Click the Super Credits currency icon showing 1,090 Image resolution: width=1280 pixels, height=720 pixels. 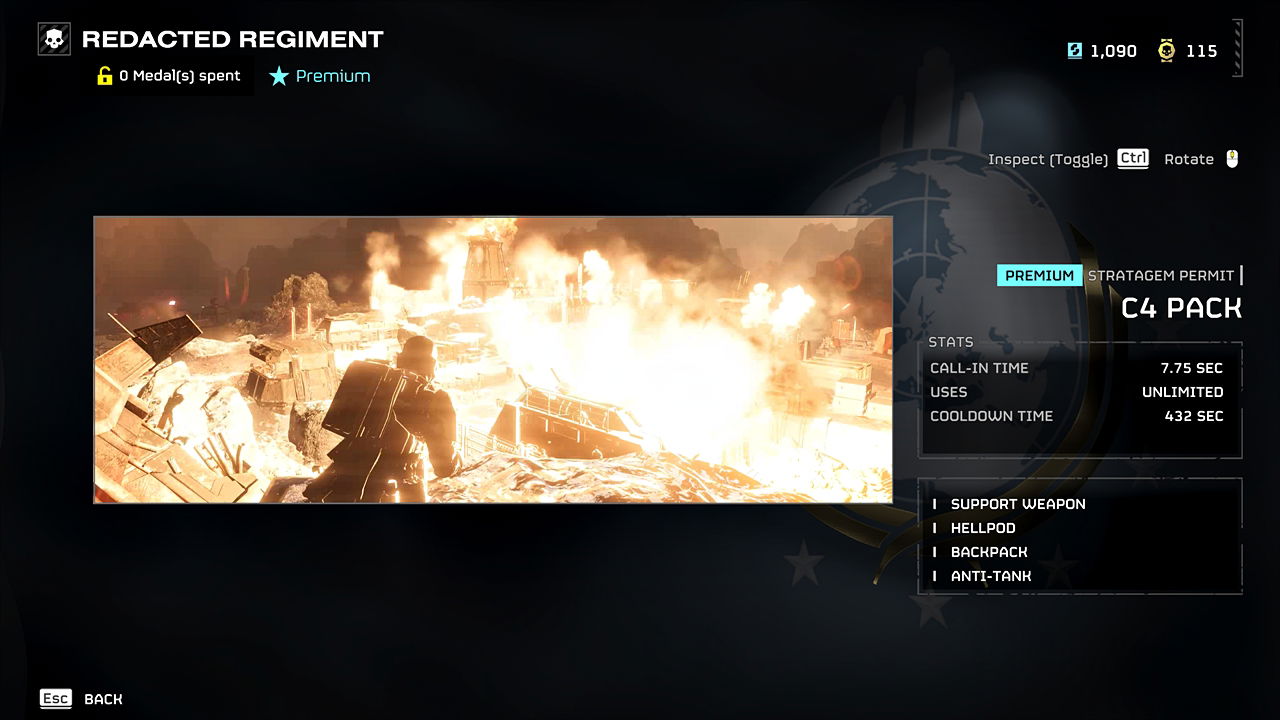(1072, 50)
